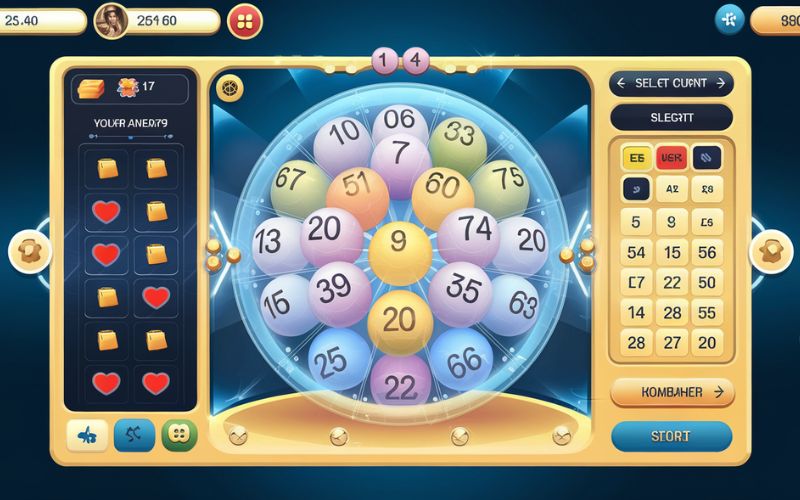Select number 56 on the number grid
The height and width of the screenshot is (500, 800).
click(x=707, y=253)
